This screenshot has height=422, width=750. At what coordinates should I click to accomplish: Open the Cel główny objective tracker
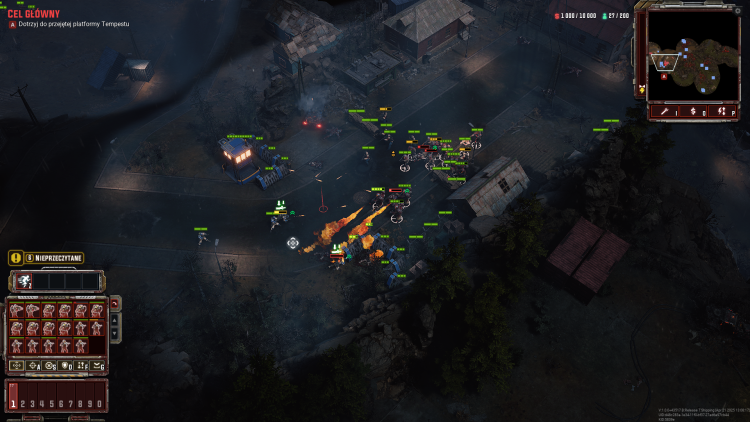point(30,14)
